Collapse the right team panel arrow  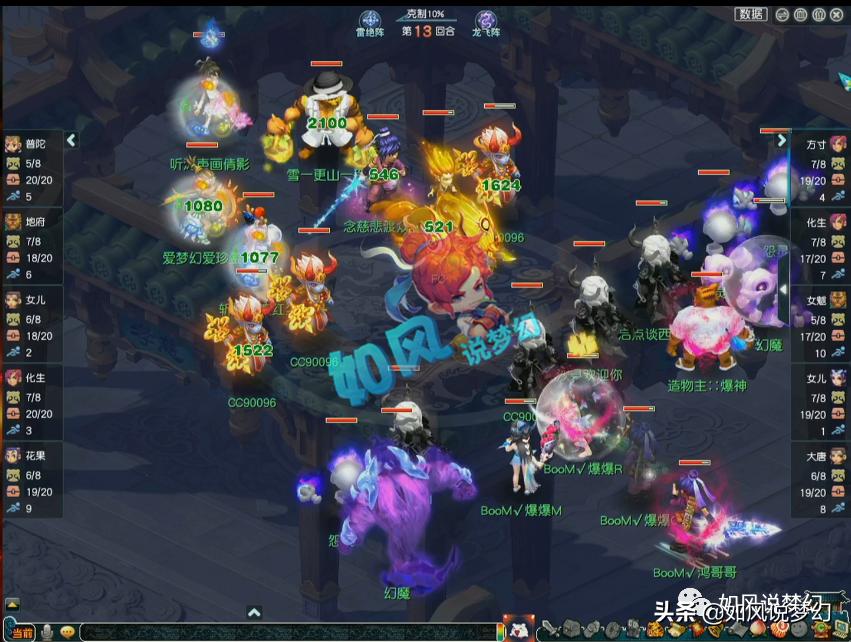[x=782, y=141]
